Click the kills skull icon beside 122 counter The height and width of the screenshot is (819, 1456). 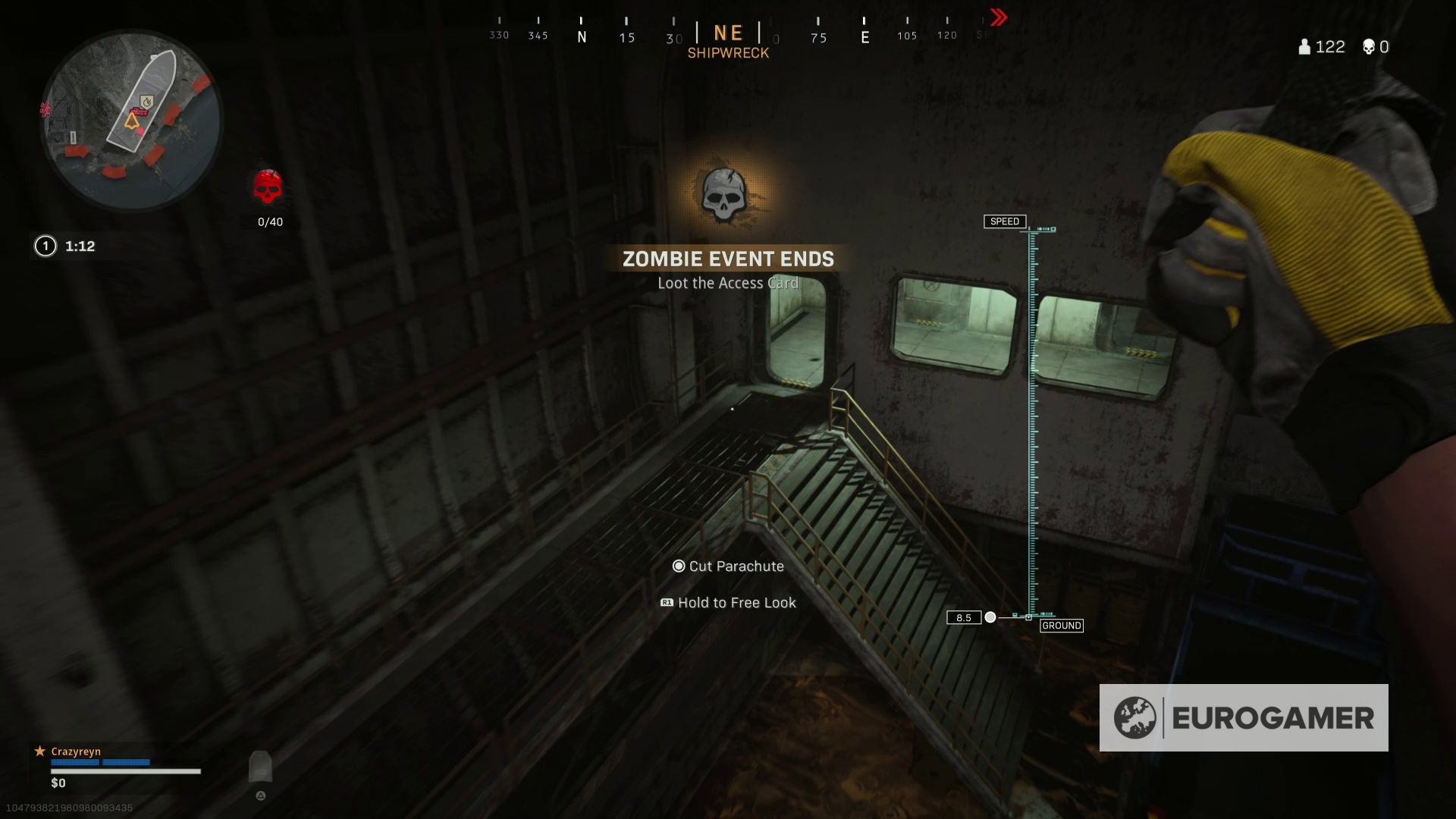(x=1369, y=47)
